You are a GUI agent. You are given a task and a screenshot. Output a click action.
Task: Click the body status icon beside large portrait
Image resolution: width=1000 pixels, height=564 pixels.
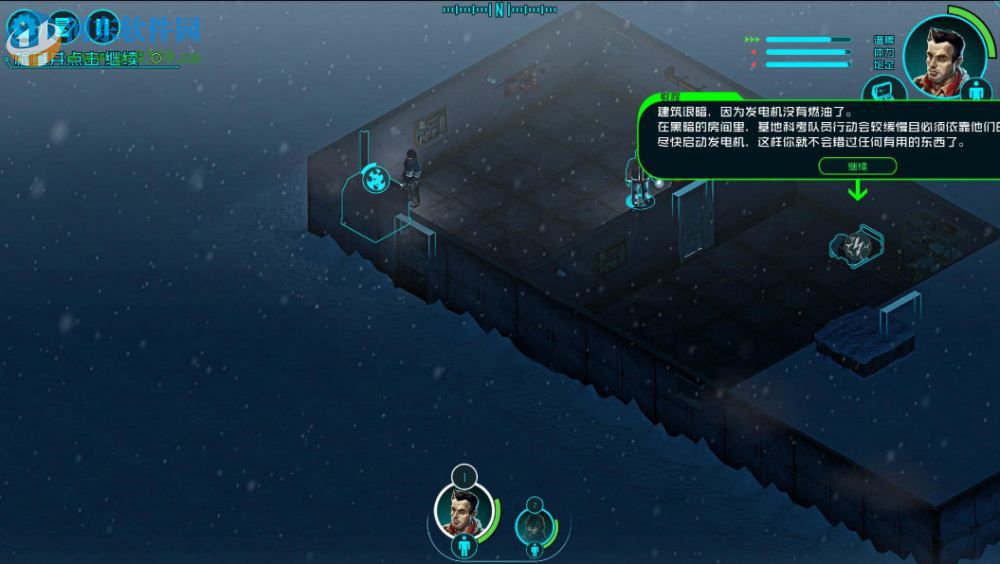click(x=978, y=89)
